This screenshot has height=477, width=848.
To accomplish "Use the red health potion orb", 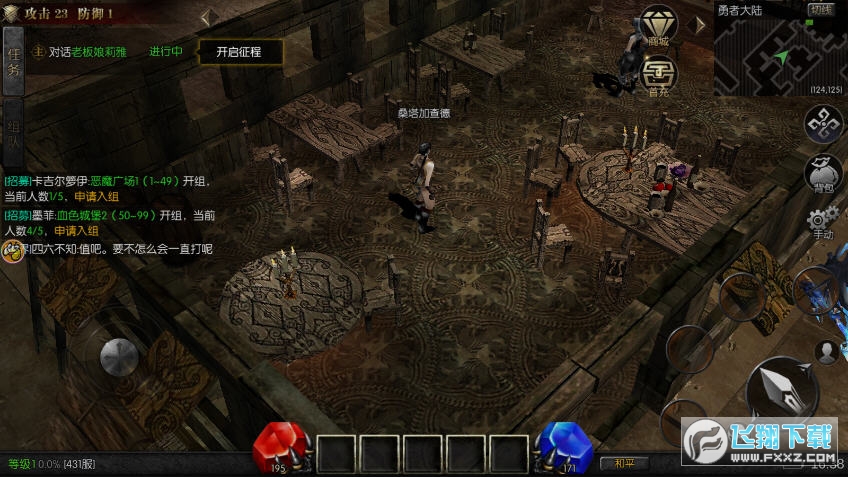I will [x=283, y=448].
